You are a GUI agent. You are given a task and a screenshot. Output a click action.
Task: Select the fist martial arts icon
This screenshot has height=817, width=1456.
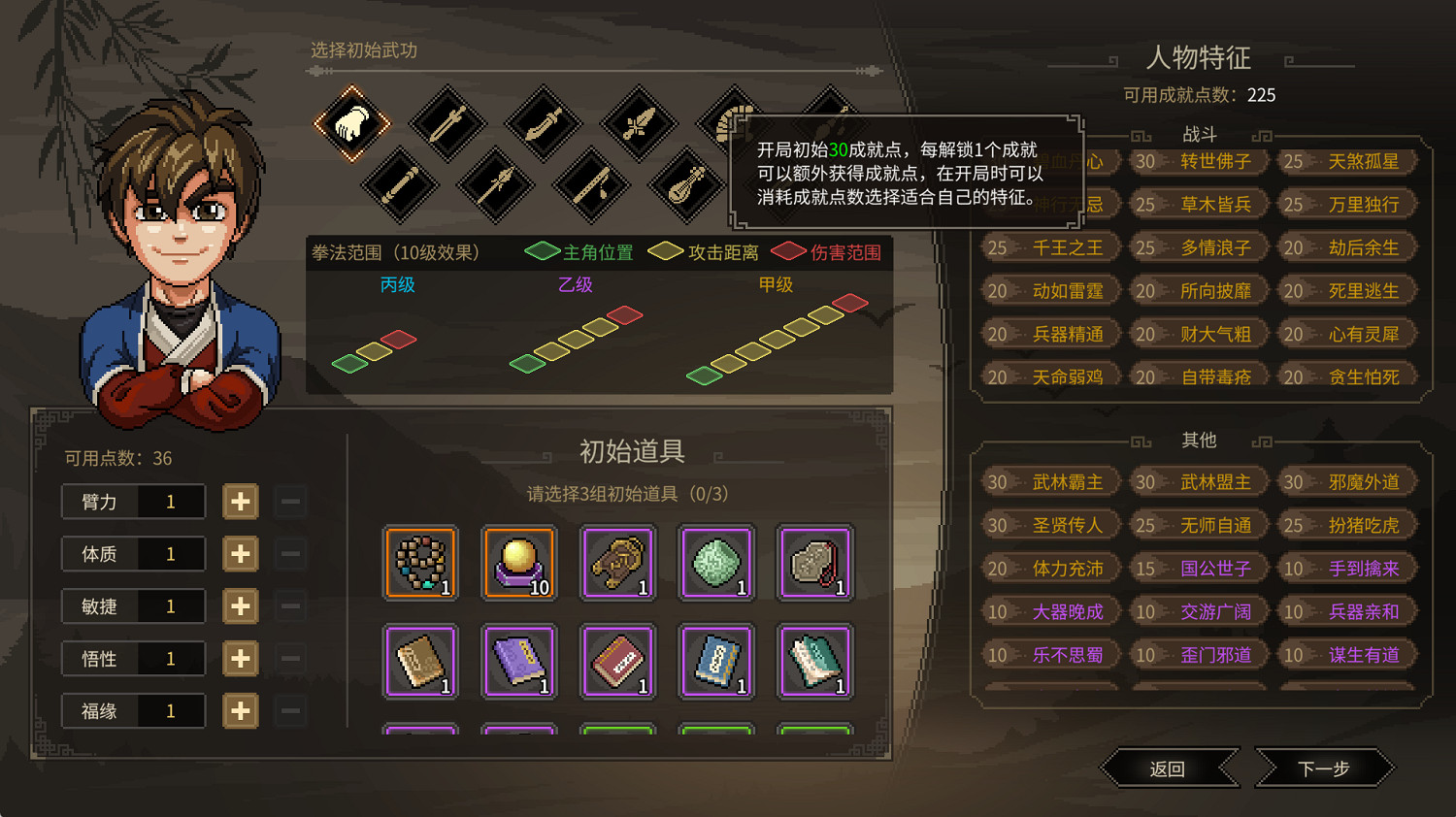tap(351, 123)
